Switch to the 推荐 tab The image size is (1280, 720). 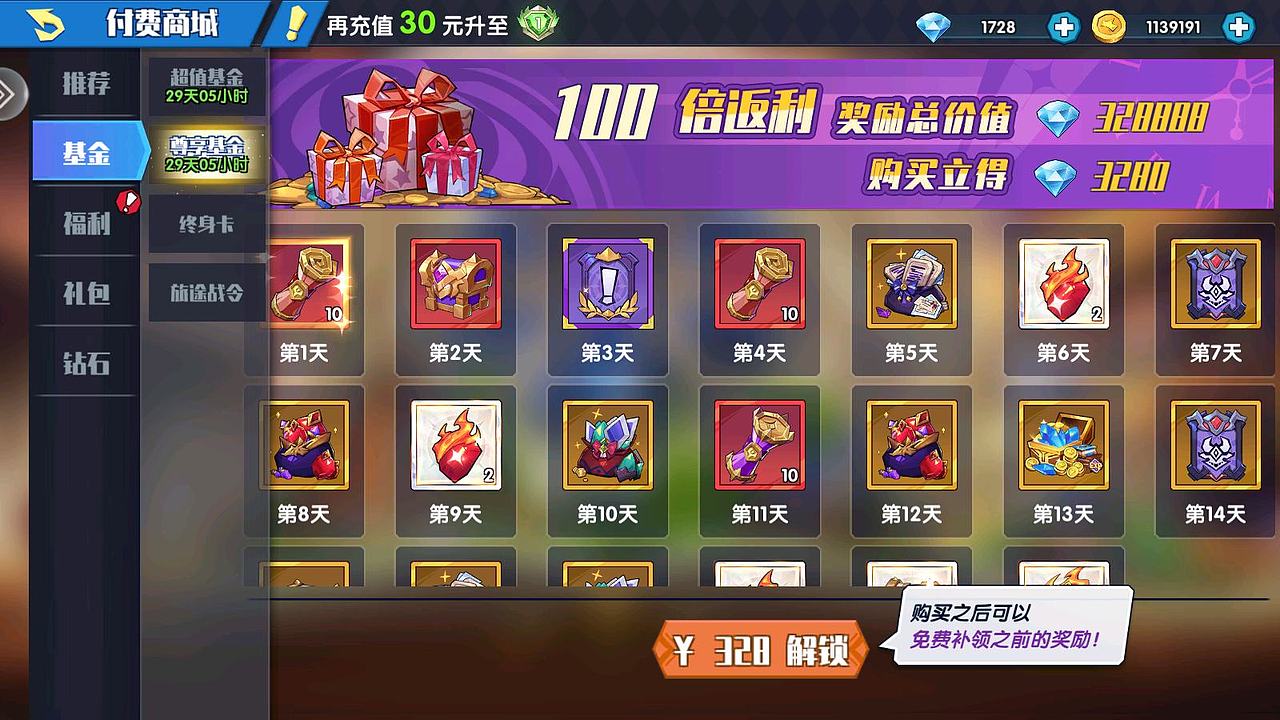(x=85, y=84)
